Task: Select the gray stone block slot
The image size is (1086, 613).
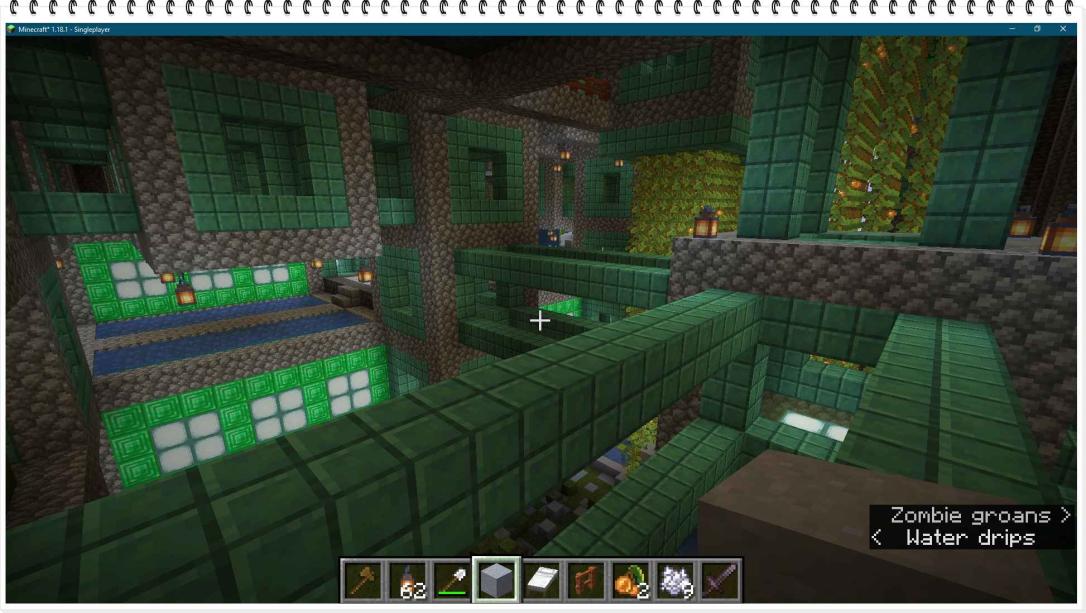Action: tap(496, 580)
